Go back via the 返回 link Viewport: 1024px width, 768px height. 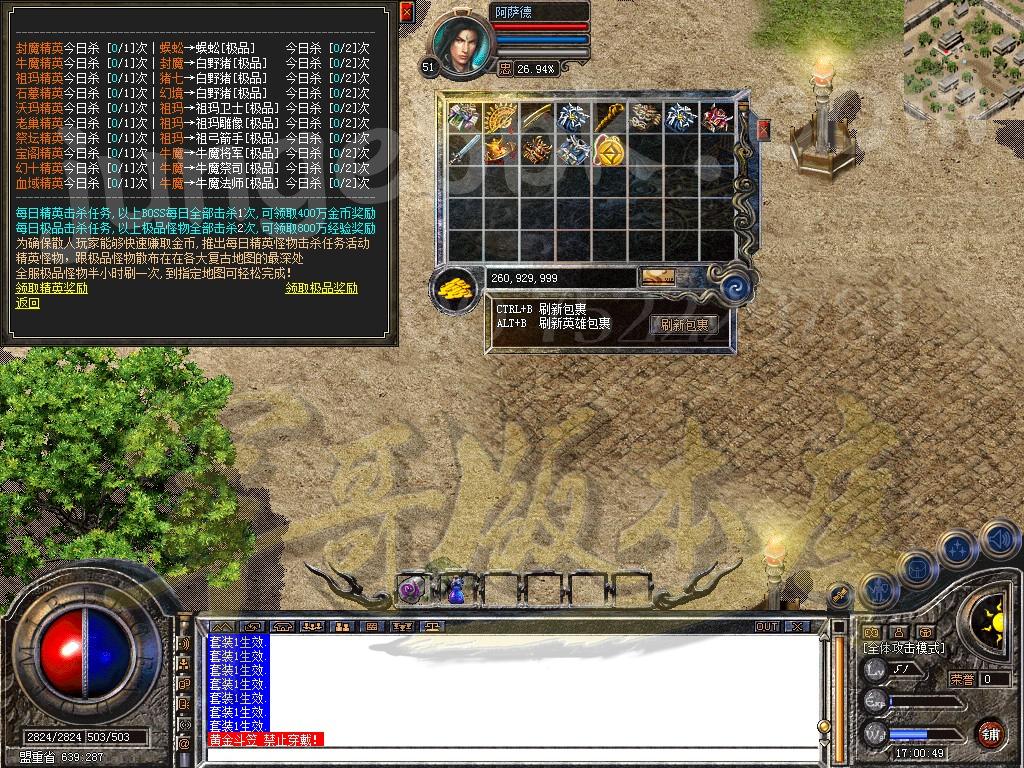pos(28,302)
